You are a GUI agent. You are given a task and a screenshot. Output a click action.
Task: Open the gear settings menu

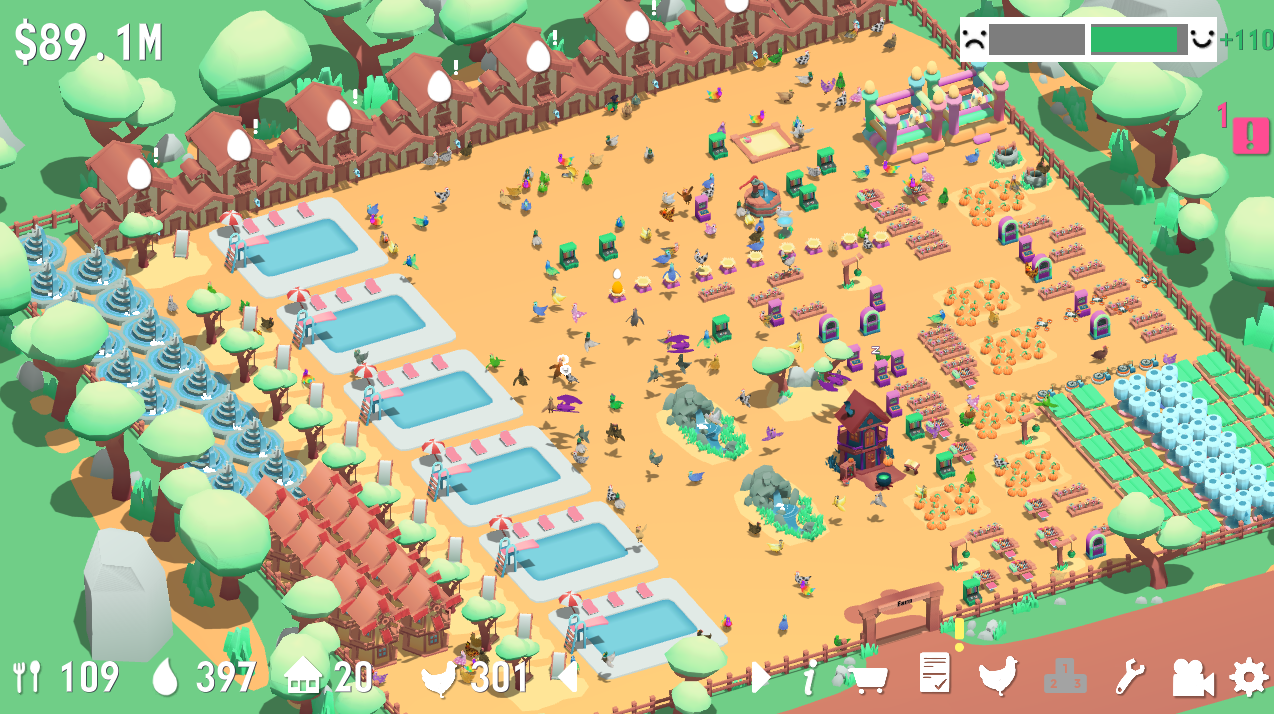[x=1248, y=678]
